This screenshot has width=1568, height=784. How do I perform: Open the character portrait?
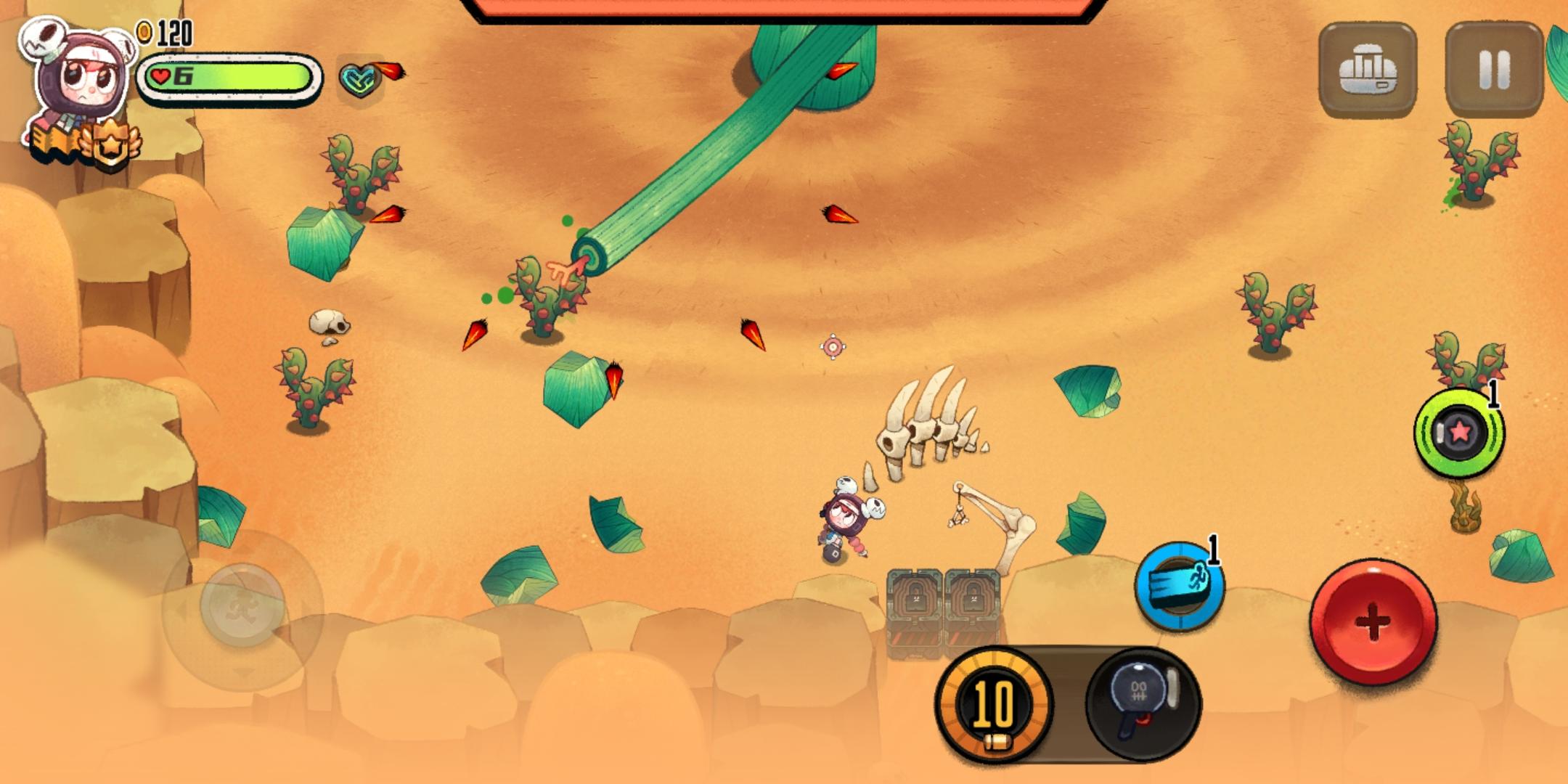[76, 76]
